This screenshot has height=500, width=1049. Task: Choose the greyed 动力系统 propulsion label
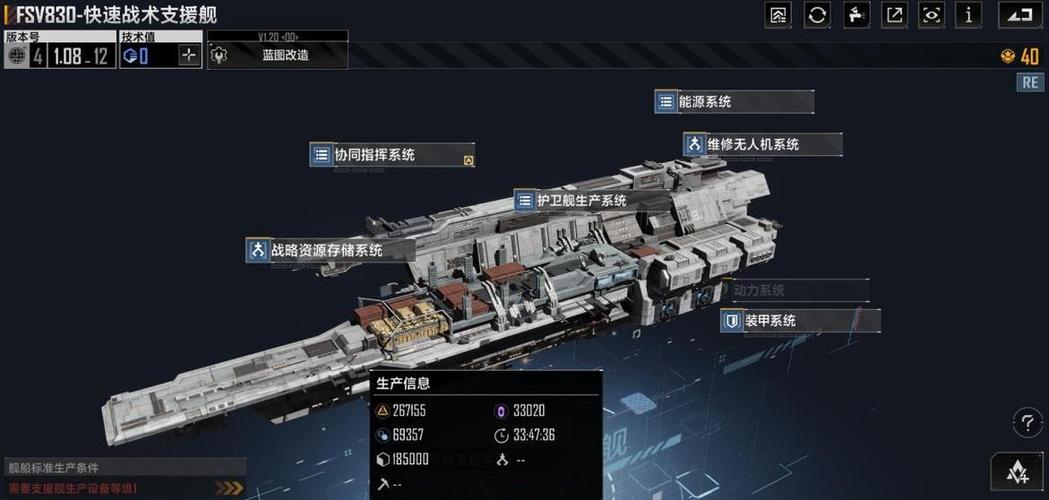pos(797,291)
